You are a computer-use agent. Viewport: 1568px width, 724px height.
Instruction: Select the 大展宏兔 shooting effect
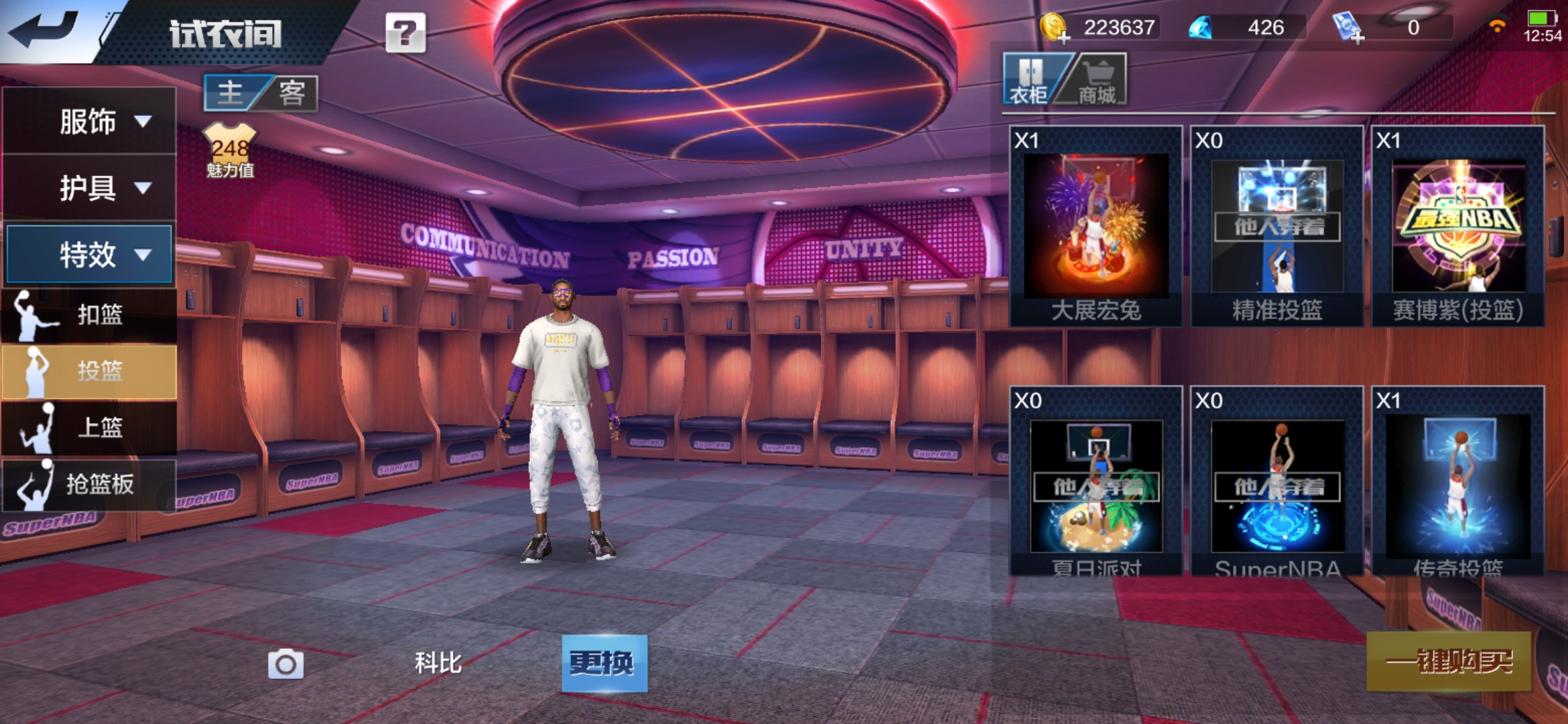click(1096, 227)
